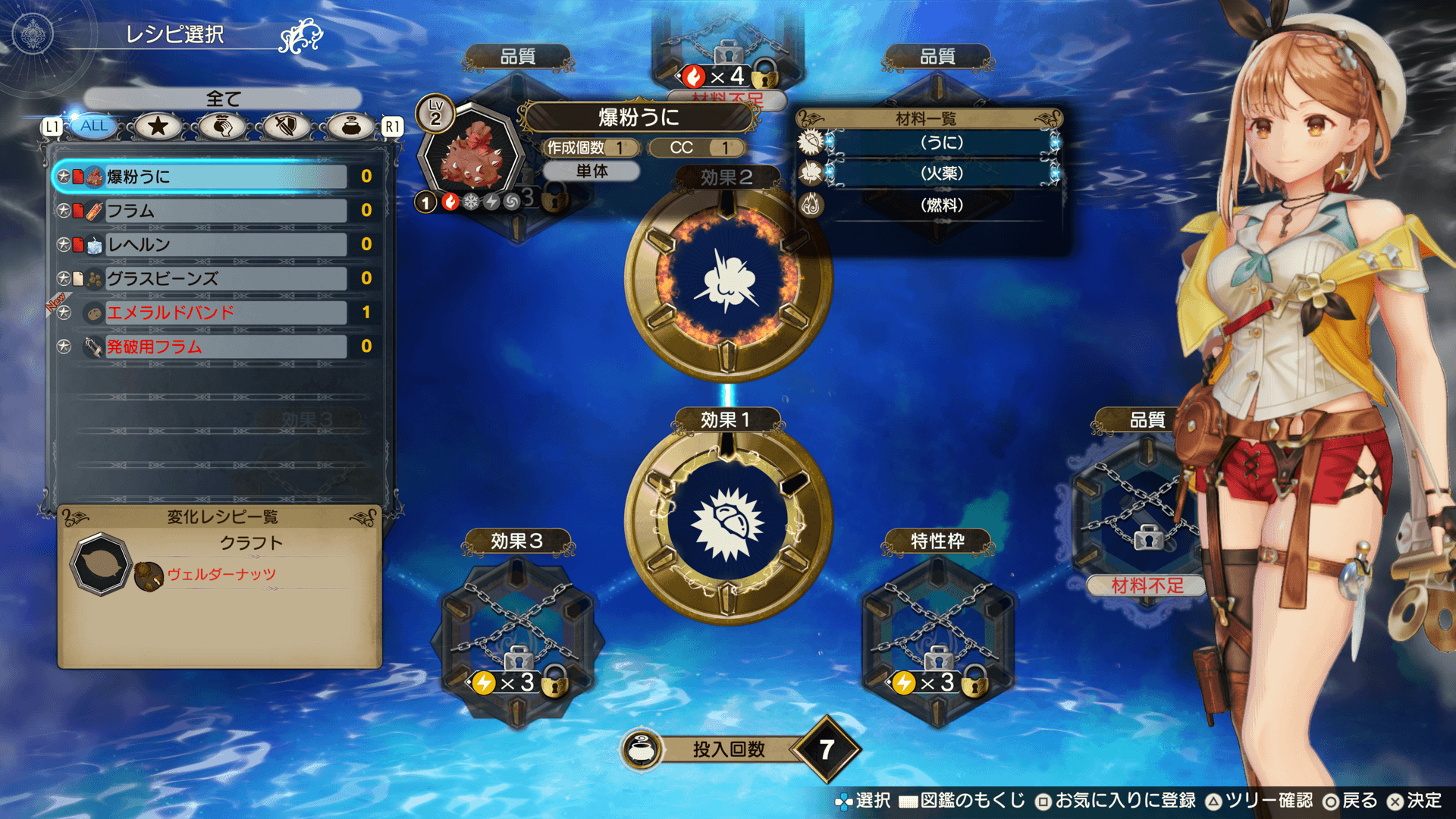Choose the (火薬) material entry
Viewport: 1456px width, 819px height.
click(941, 174)
